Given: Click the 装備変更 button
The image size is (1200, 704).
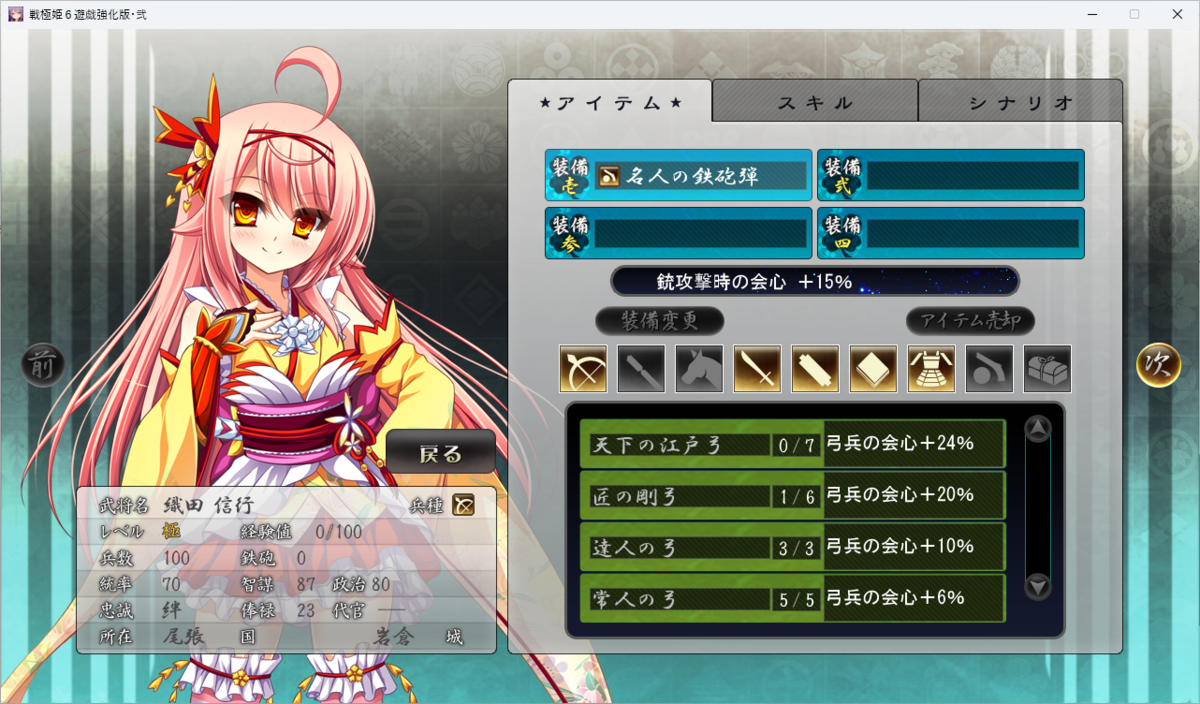Looking at the screenshot, I should (659, 321).
